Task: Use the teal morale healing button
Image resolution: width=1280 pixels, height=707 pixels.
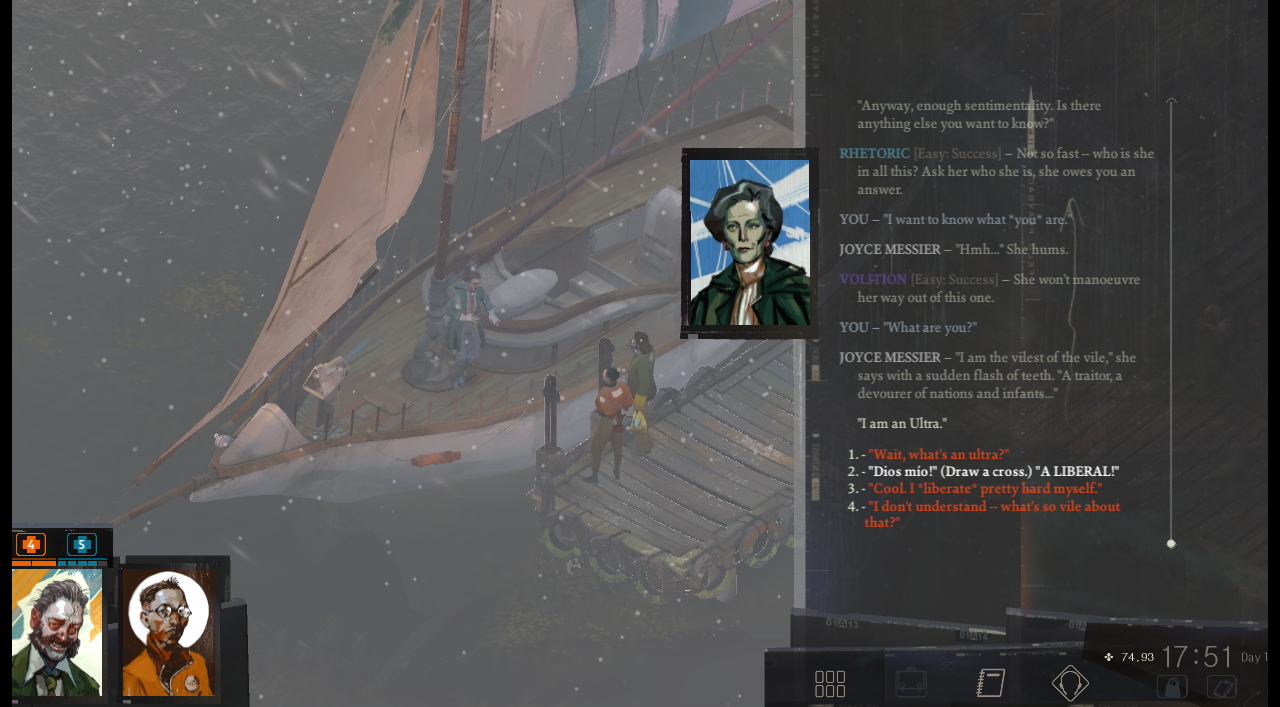Action: click(82, 545)
